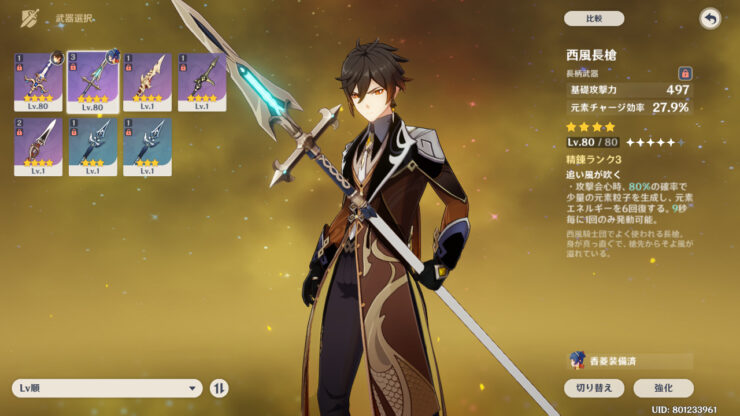Choose the bone-white jagged spear Lv.1 card
Image resolution: width=740 pixels, height=416 pixels.
(147, 82)
